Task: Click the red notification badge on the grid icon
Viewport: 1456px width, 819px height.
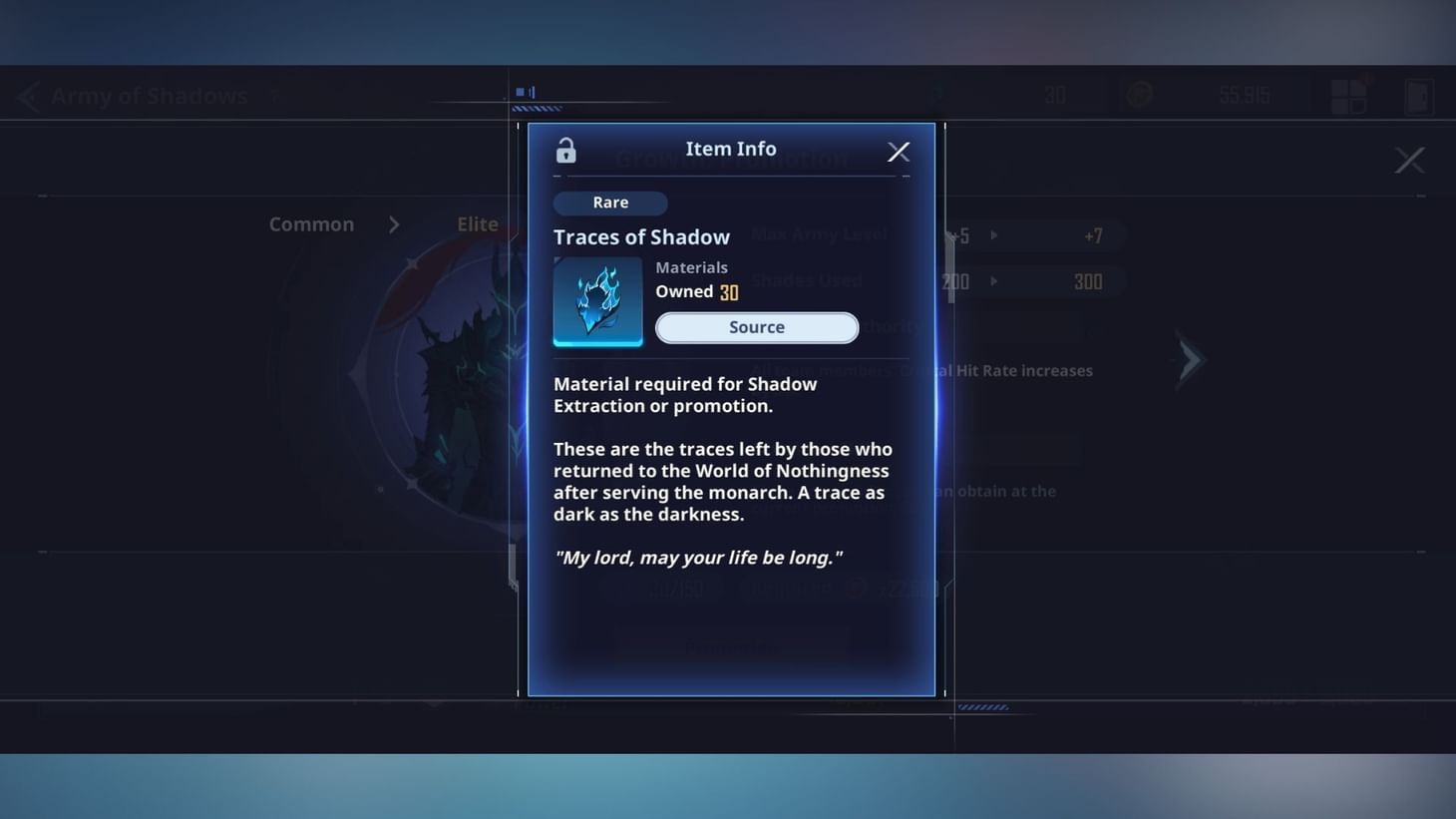Action: click(1366, 79)
